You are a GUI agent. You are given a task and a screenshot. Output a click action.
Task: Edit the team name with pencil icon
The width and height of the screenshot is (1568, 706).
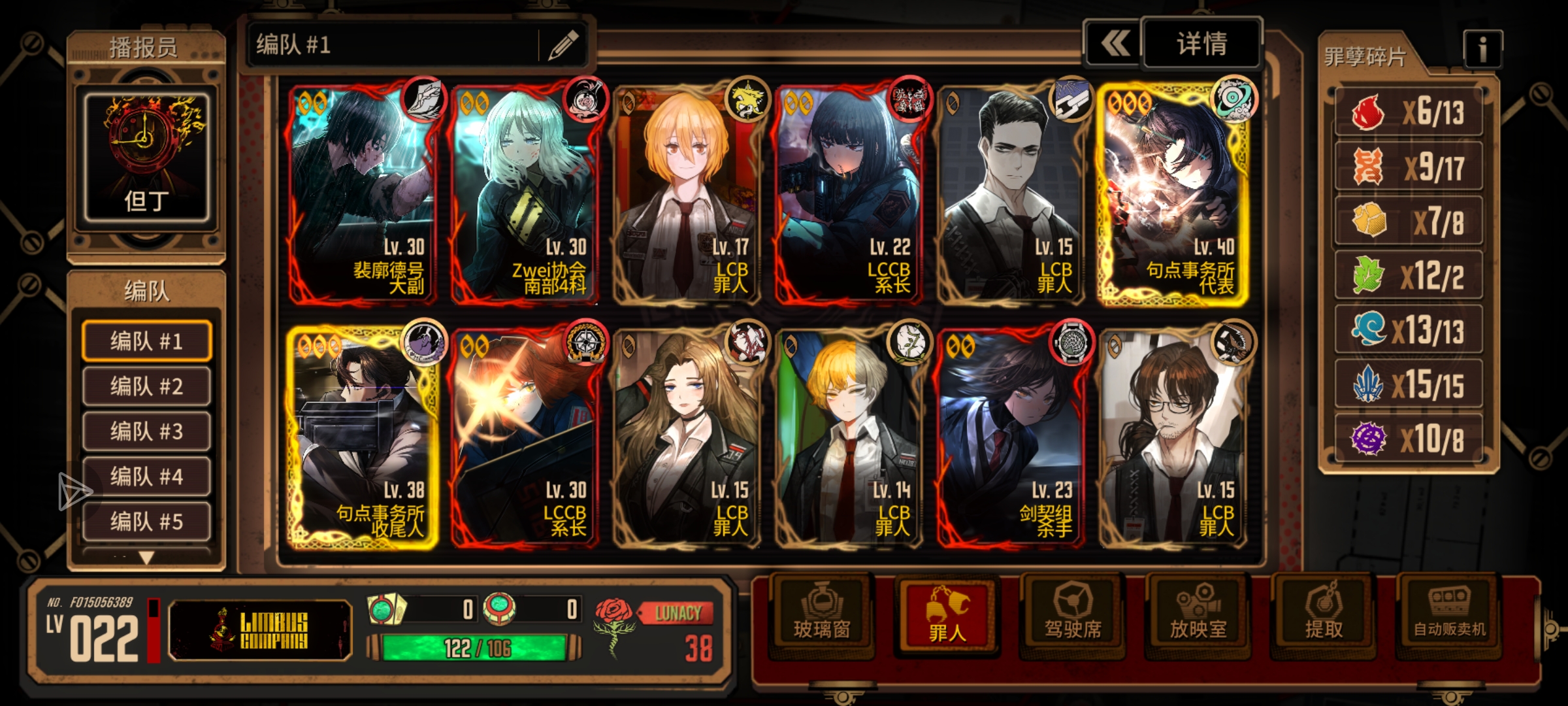563,44
